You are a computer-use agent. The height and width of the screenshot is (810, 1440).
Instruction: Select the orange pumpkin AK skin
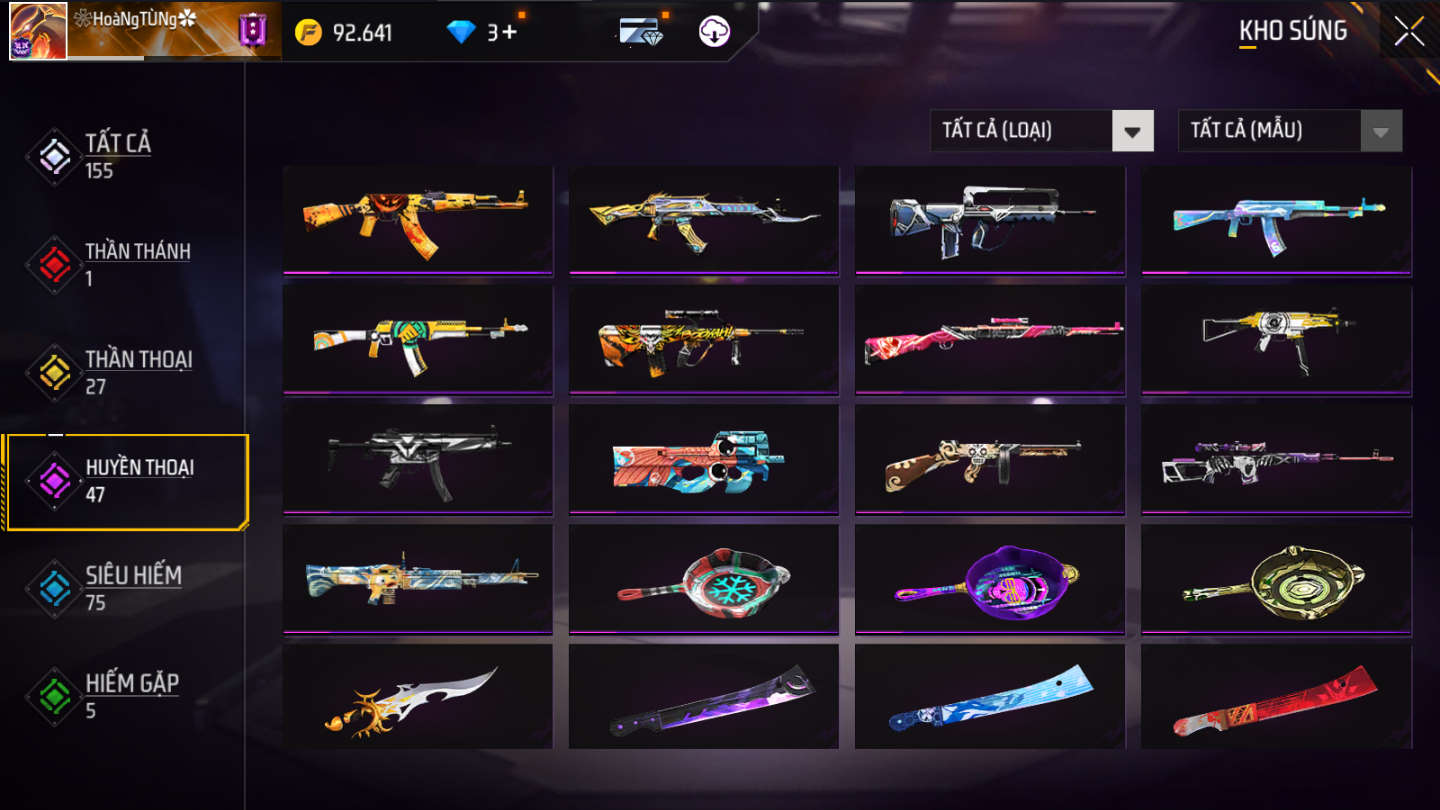[418, 220]
